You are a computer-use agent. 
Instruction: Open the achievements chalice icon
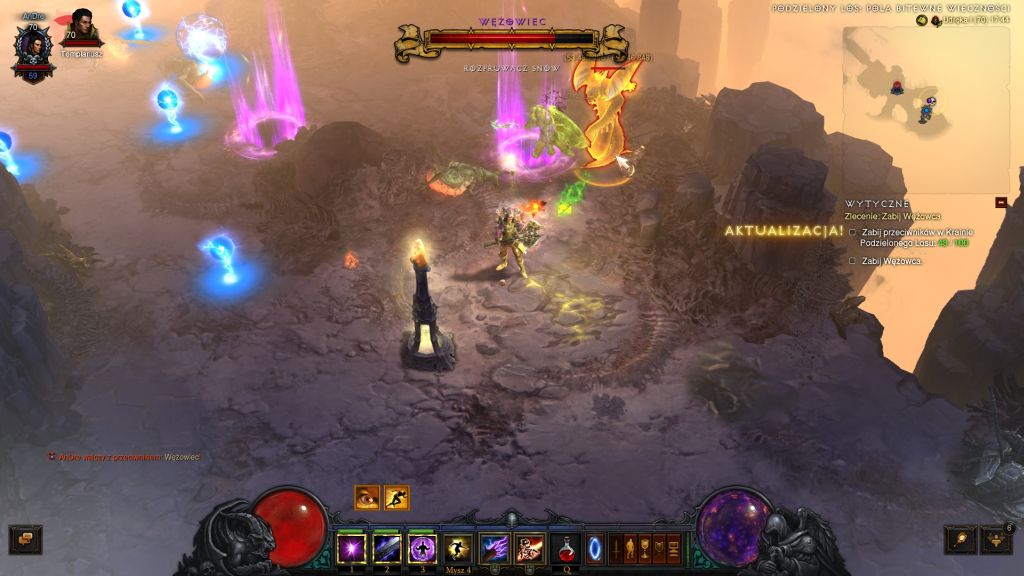tap(645, 549)
